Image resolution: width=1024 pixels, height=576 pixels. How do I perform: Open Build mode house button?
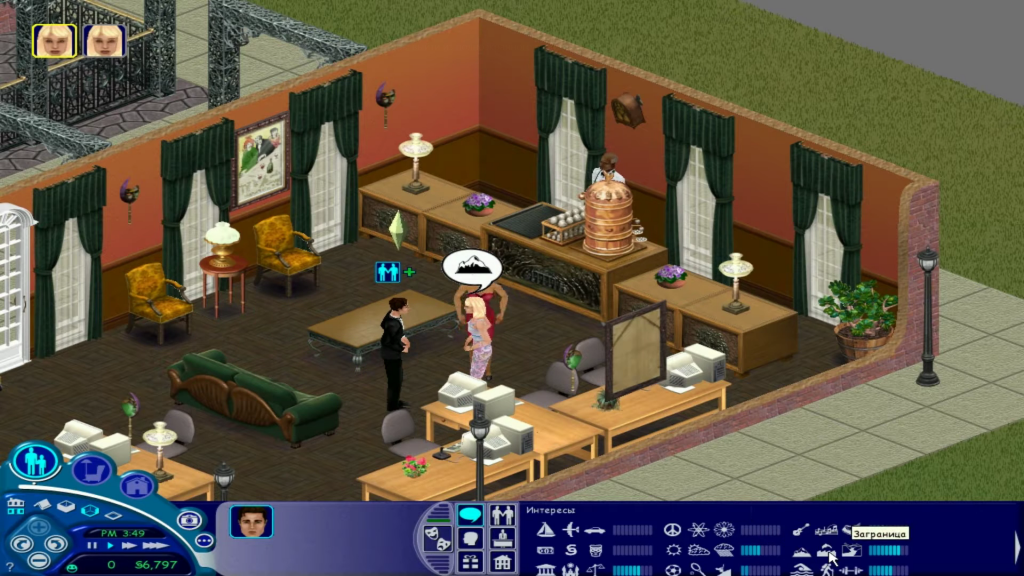[x=137, y=487]
